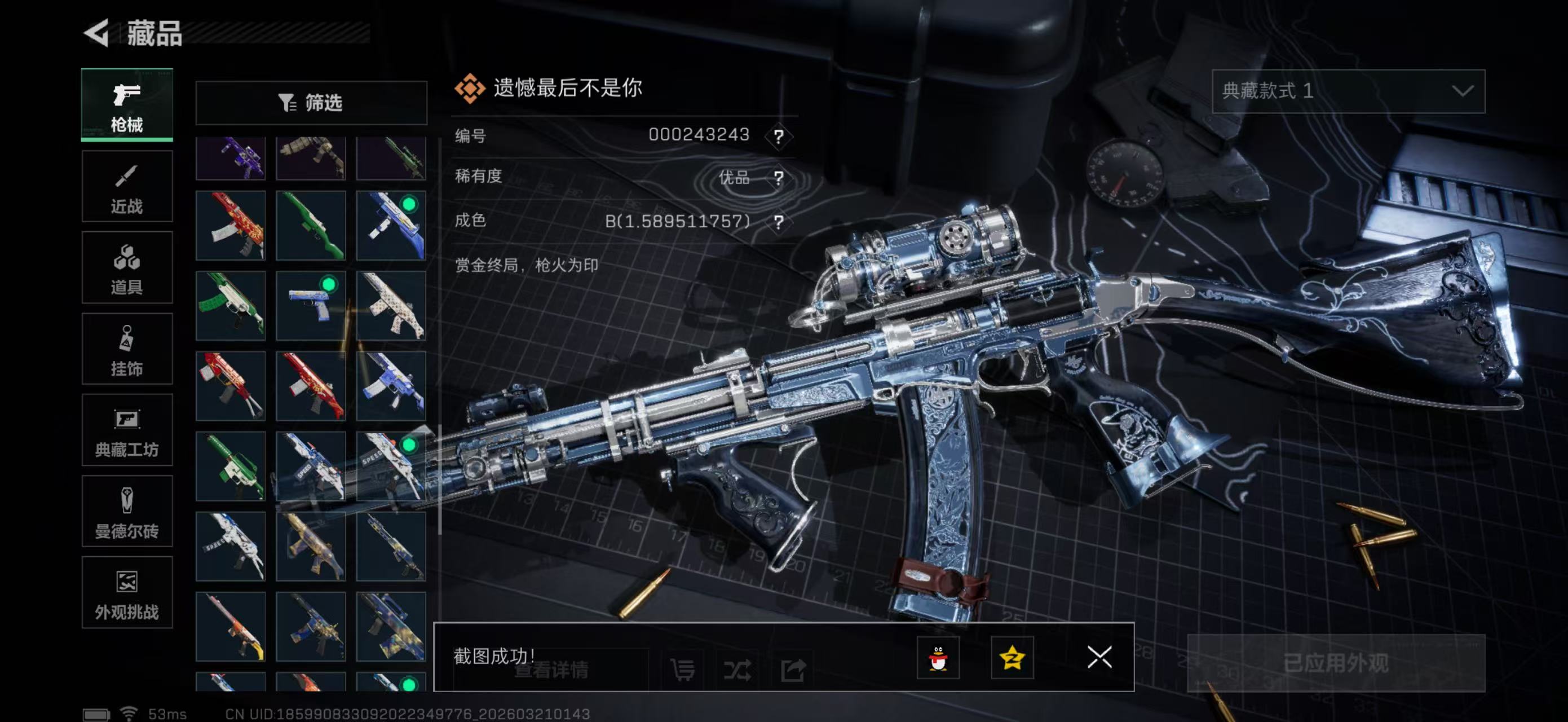This screenshot has height=722, width=1568.
Task: Open the 典藏工坊 workshop tab
Action: 127,430
